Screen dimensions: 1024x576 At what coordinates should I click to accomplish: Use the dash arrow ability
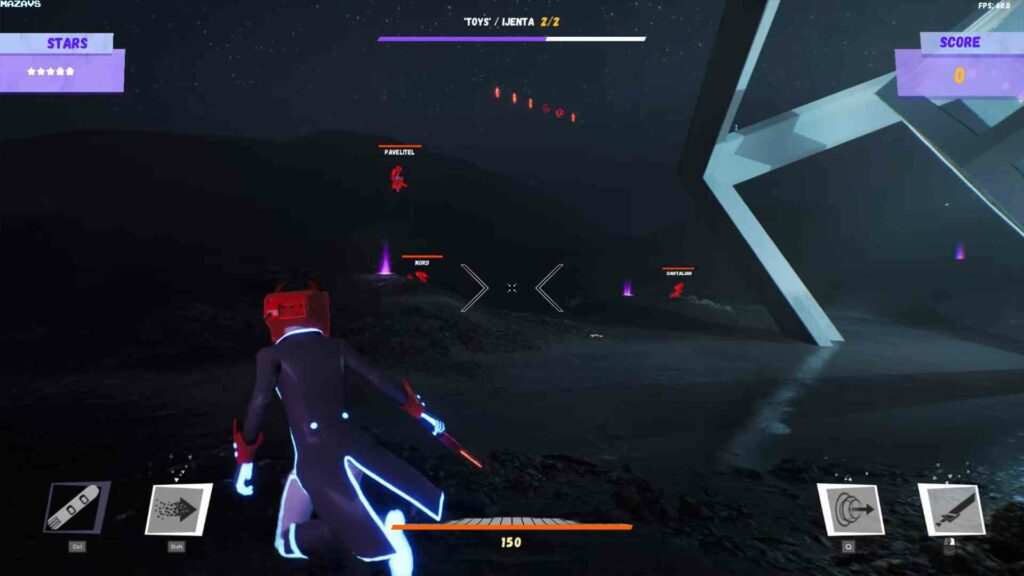click(178, 509)
